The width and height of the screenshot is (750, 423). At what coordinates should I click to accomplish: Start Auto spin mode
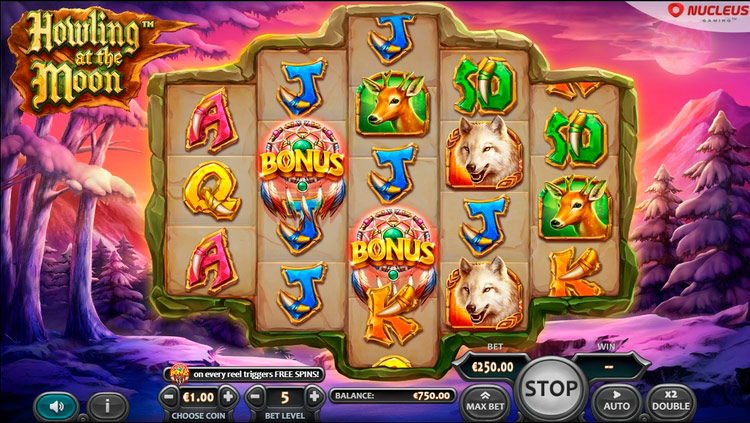(x=616, y=402)
